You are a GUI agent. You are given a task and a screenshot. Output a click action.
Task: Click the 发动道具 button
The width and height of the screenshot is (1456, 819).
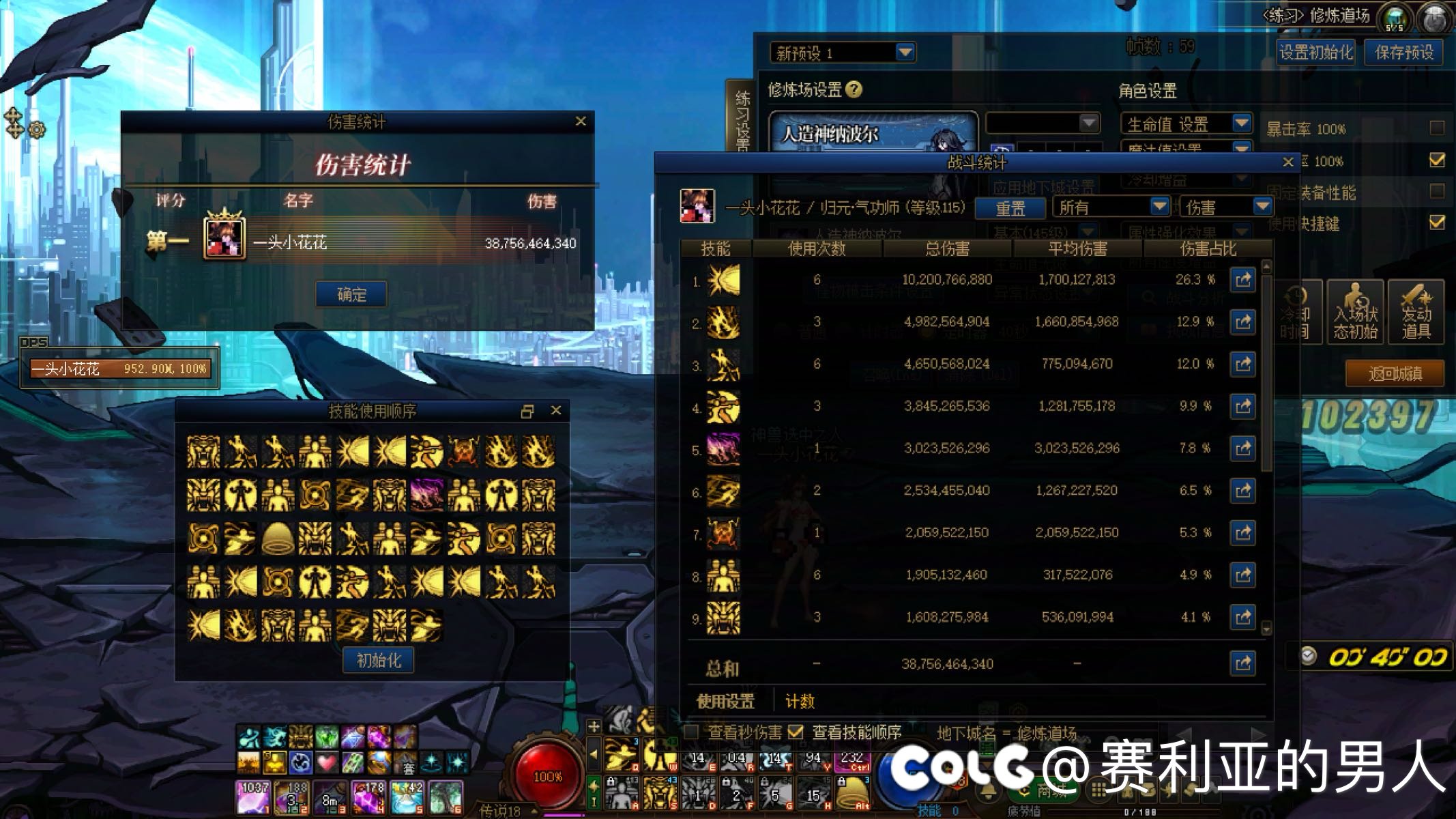1416,312
